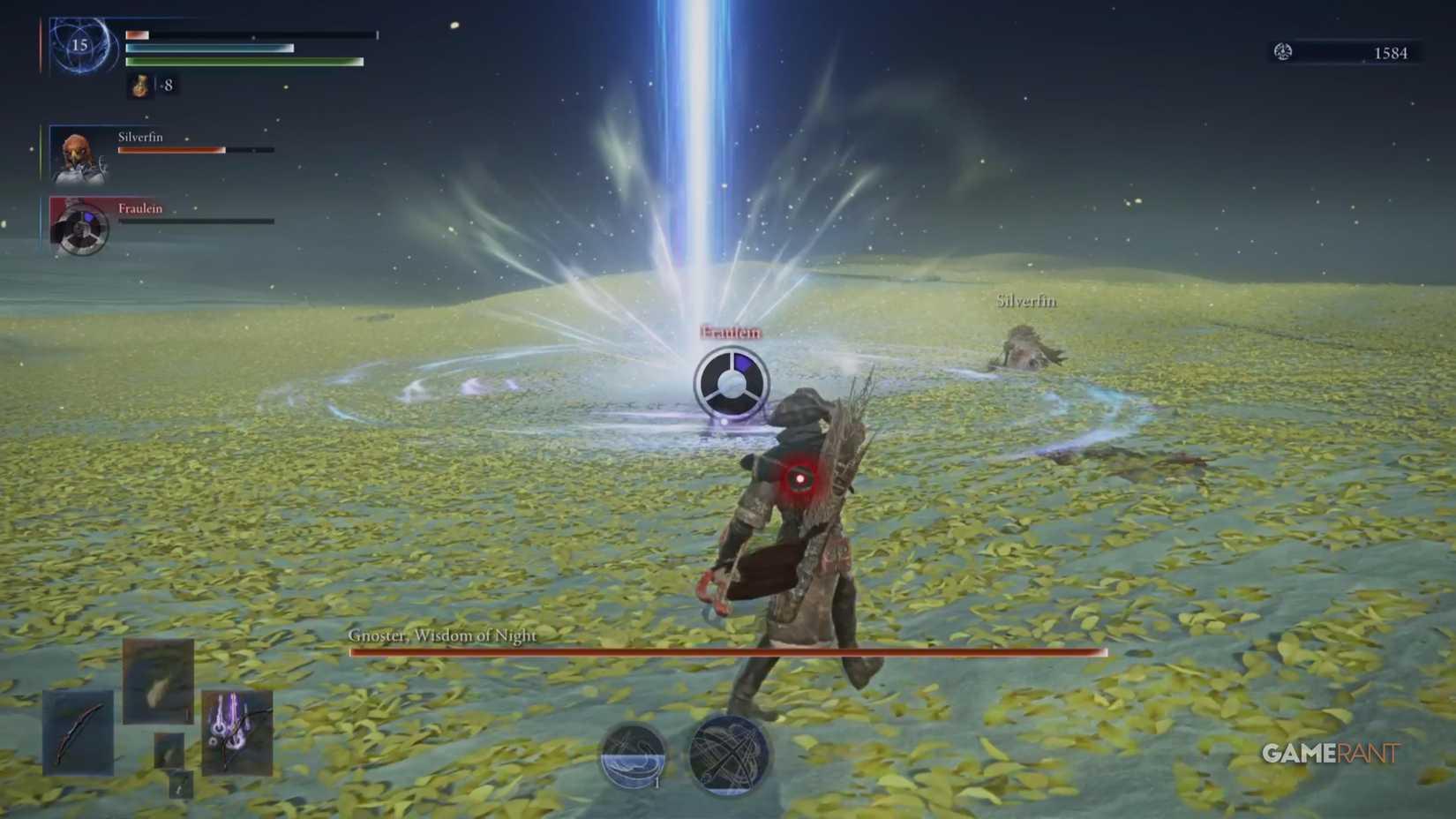The width and height of the screenshot is (1456, 819).
Task: Click the crossed-arcs ultimate art icon
Action: coord(727,755)
